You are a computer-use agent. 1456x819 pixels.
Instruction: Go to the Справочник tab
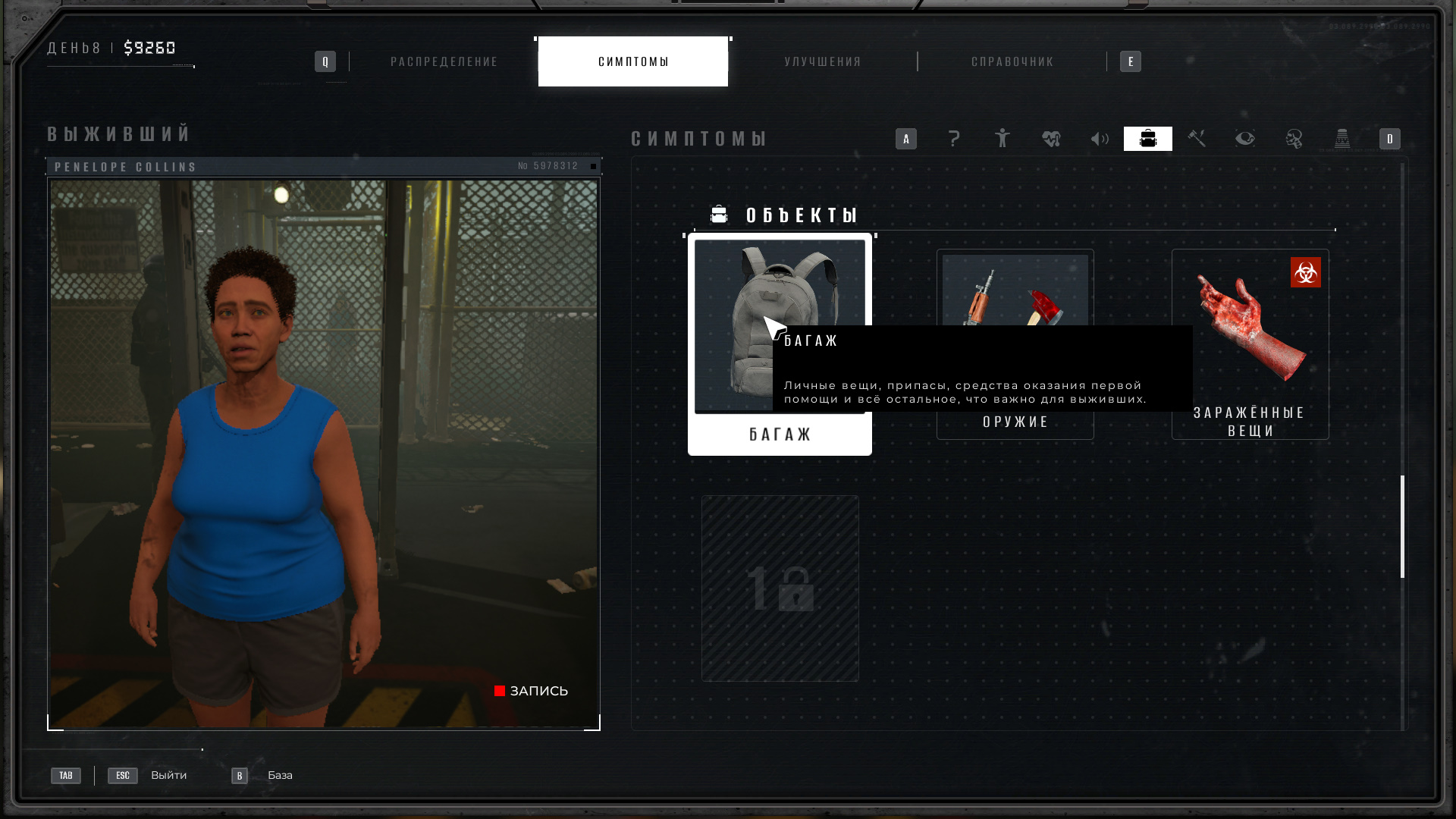[x=1012, y=61]
